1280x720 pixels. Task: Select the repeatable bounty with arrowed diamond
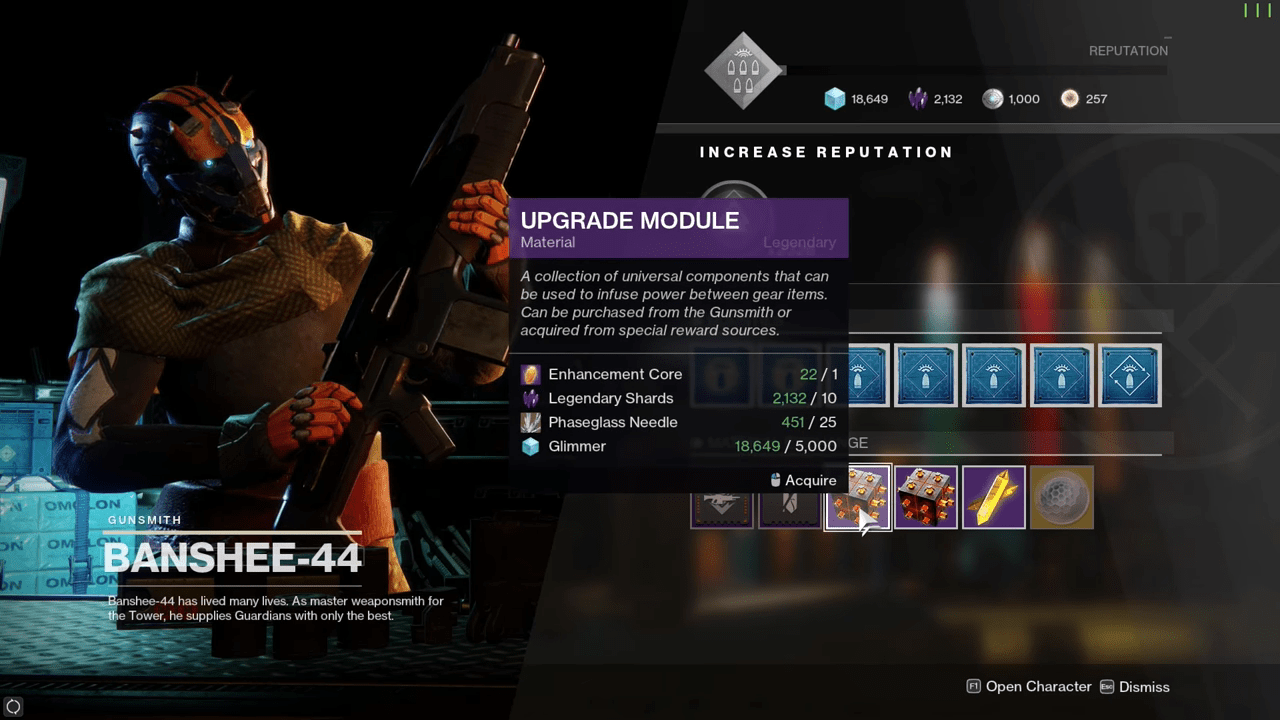(x=1130, y=375)
